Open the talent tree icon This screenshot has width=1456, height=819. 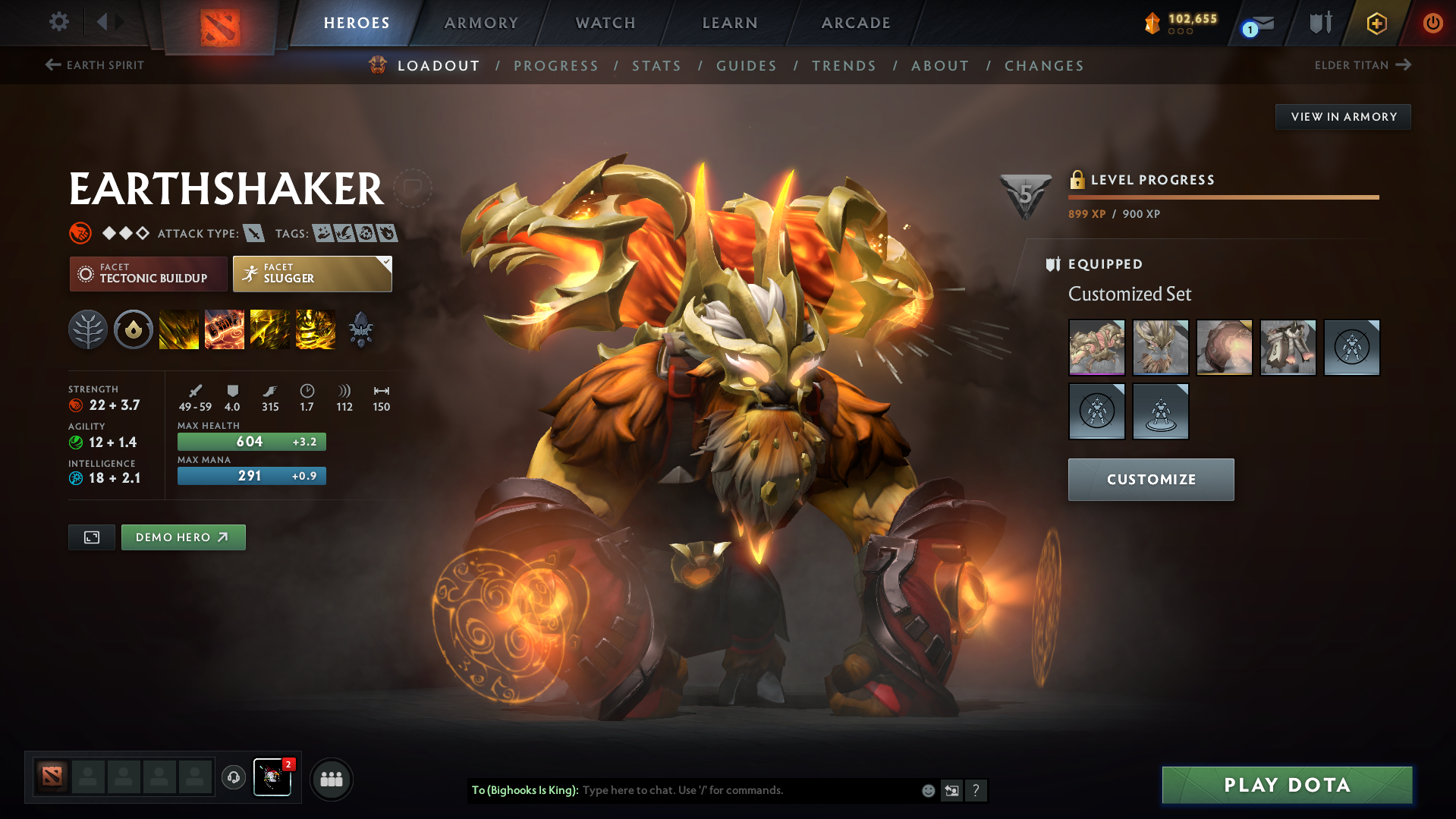[x=88, y=329]
